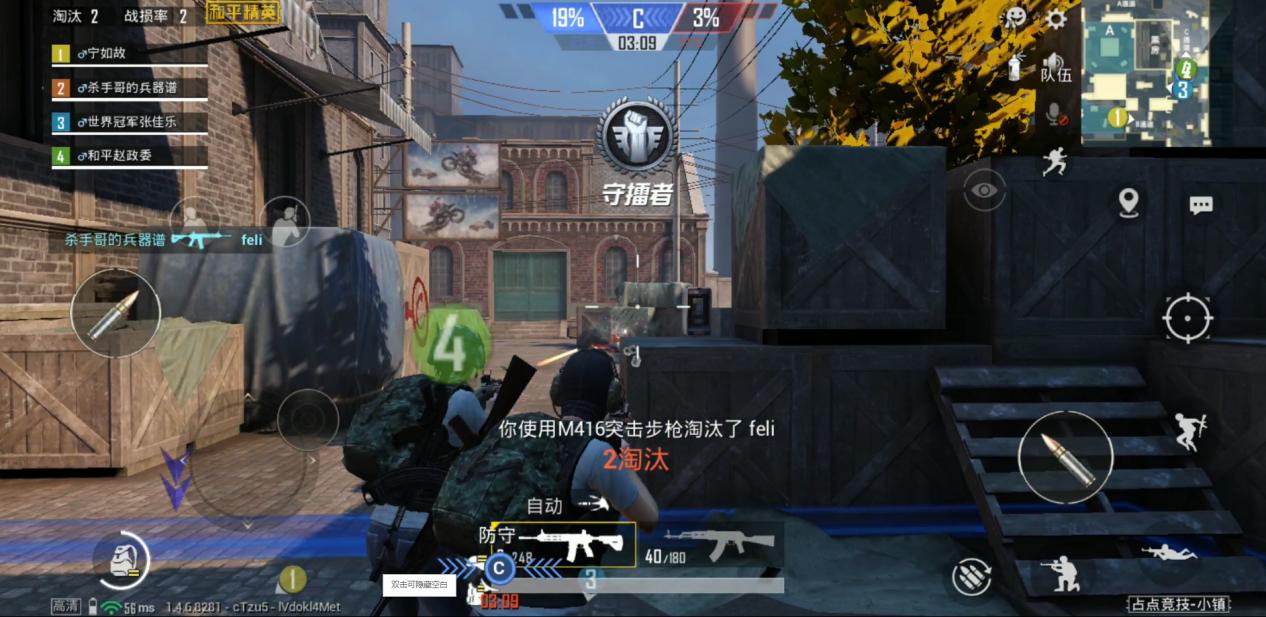Fire with the left bullet button
This screenshot has height=617, width=1266.
click(x=115, y=313)
